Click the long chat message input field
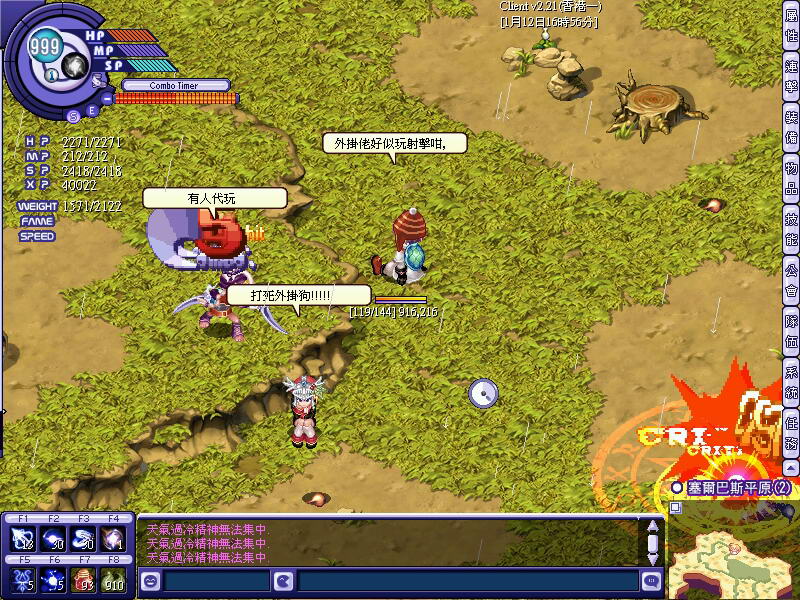 point(467,580)
